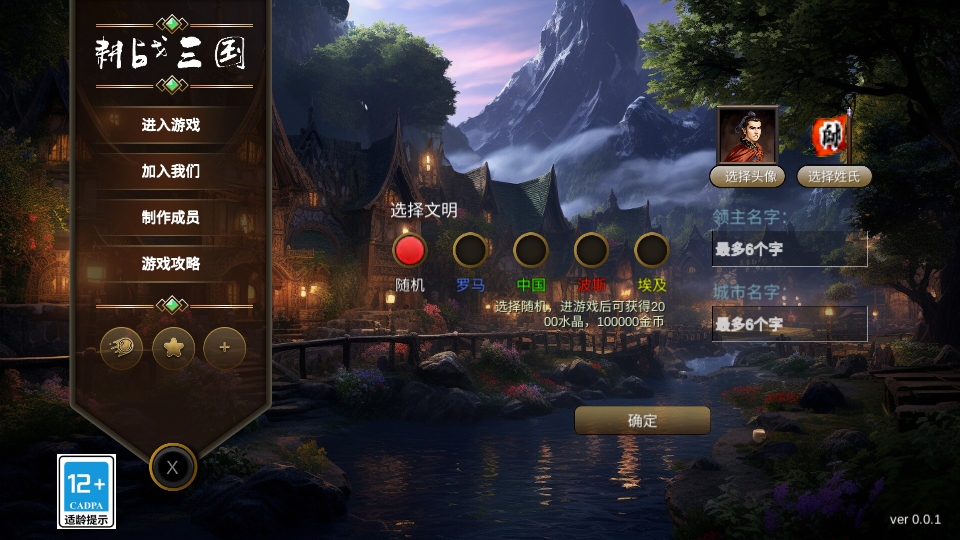Close the left menu panel with X

(x=173, y=467)
